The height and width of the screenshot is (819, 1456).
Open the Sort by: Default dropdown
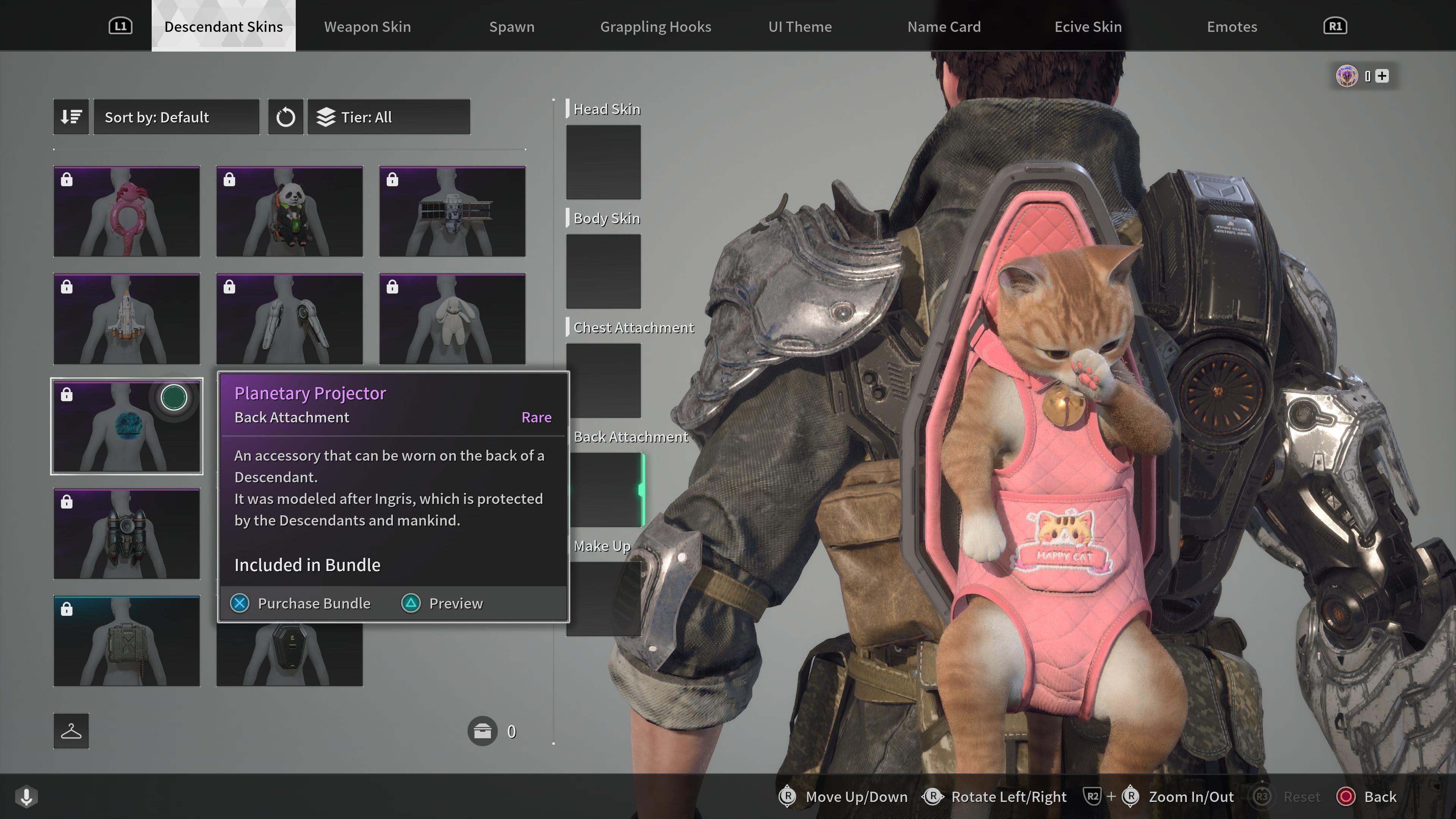[x=176, y=117]
